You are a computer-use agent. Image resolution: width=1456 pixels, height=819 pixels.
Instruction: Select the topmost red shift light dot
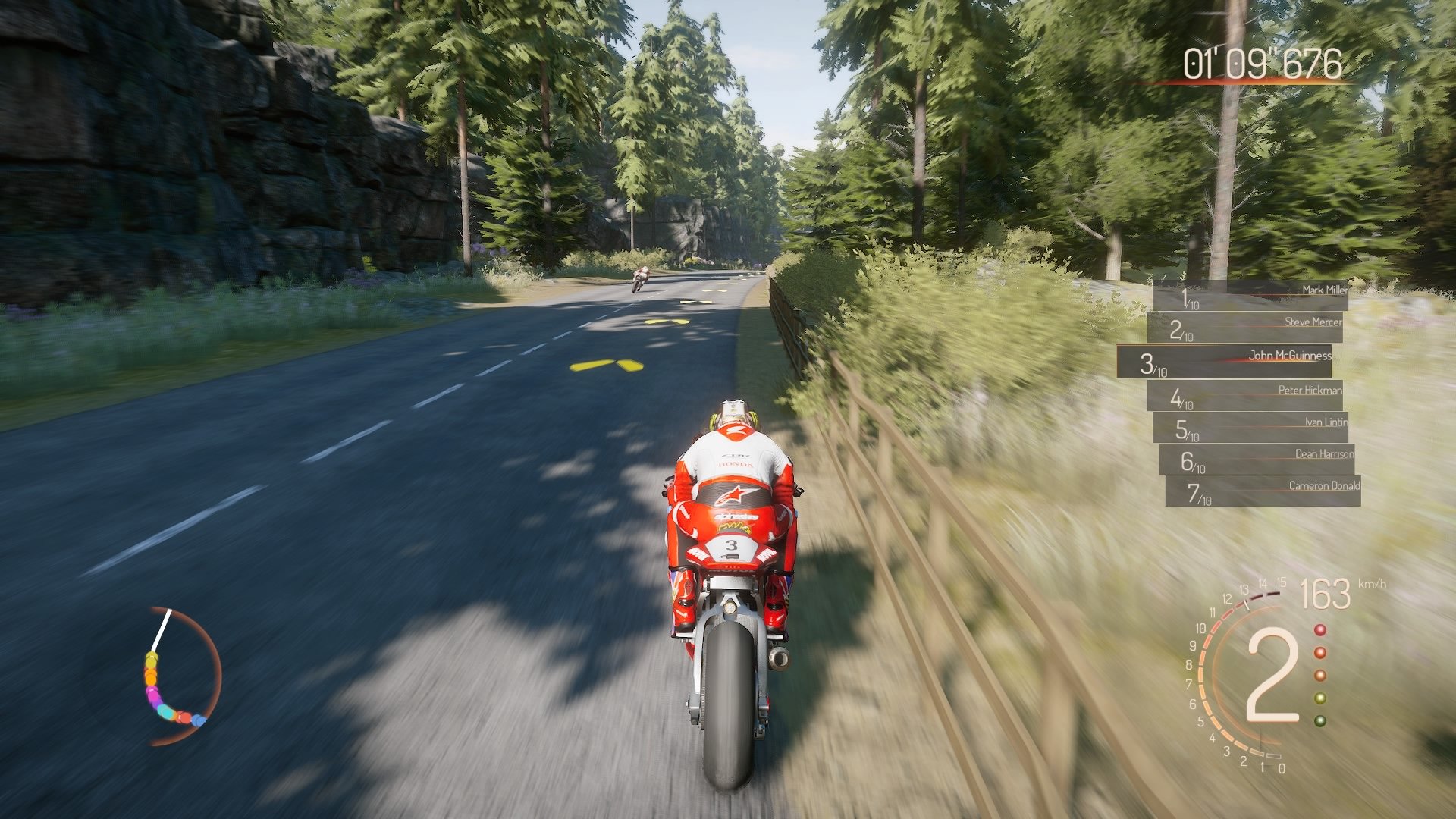click(x=1319, y=630)
